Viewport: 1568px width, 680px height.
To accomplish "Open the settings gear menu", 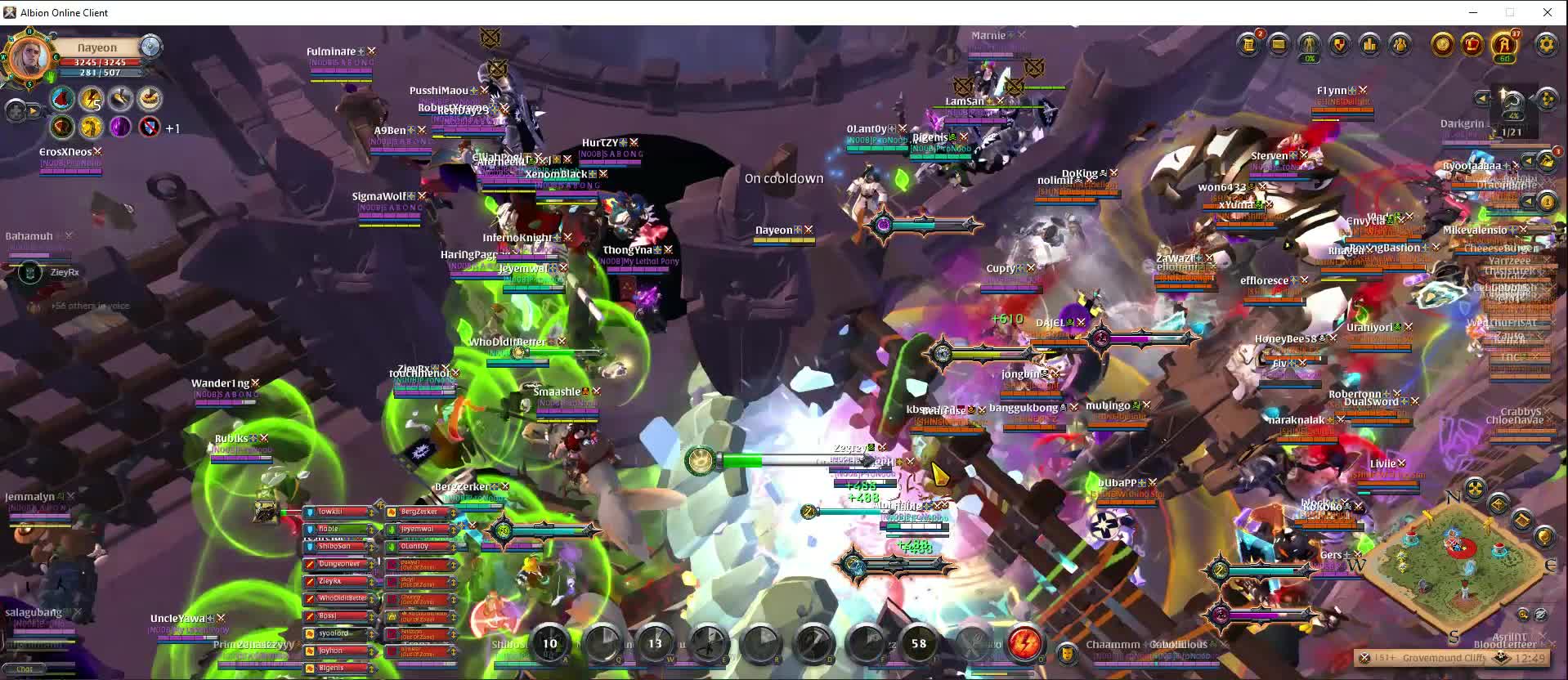I will 1546,44.
